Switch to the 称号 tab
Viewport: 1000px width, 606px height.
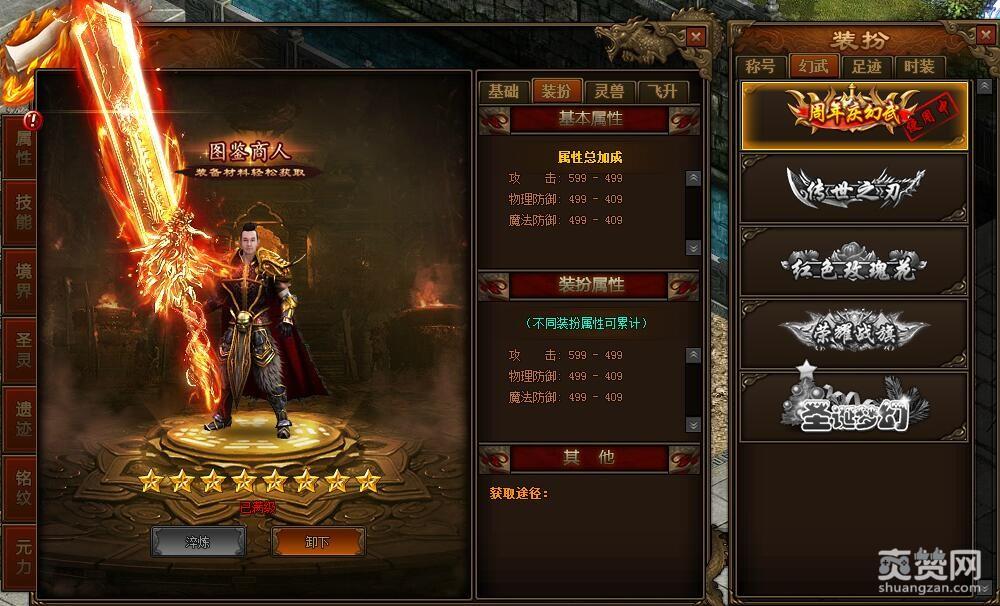pyautogui.click(x=761, y=67)
